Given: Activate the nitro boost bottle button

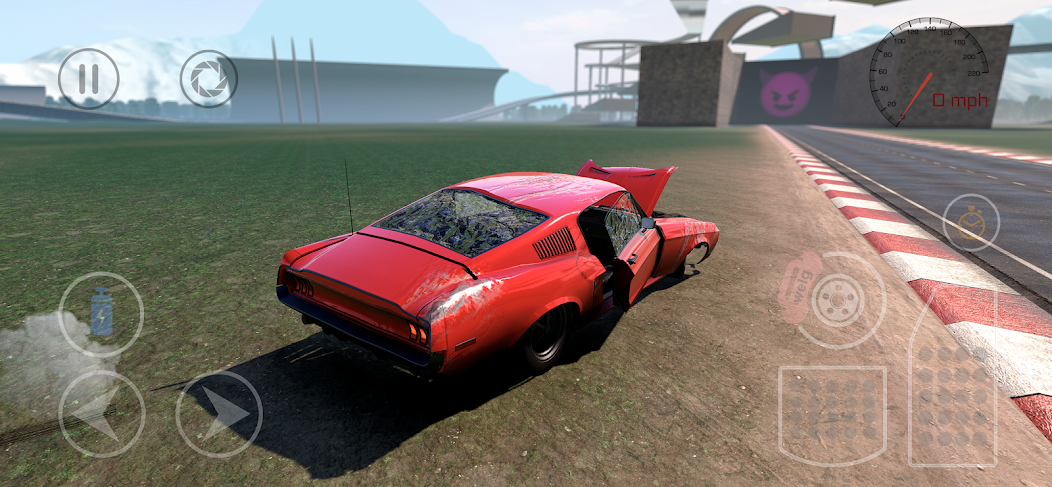Looking at the screenshot, I should tap(101, 314).
